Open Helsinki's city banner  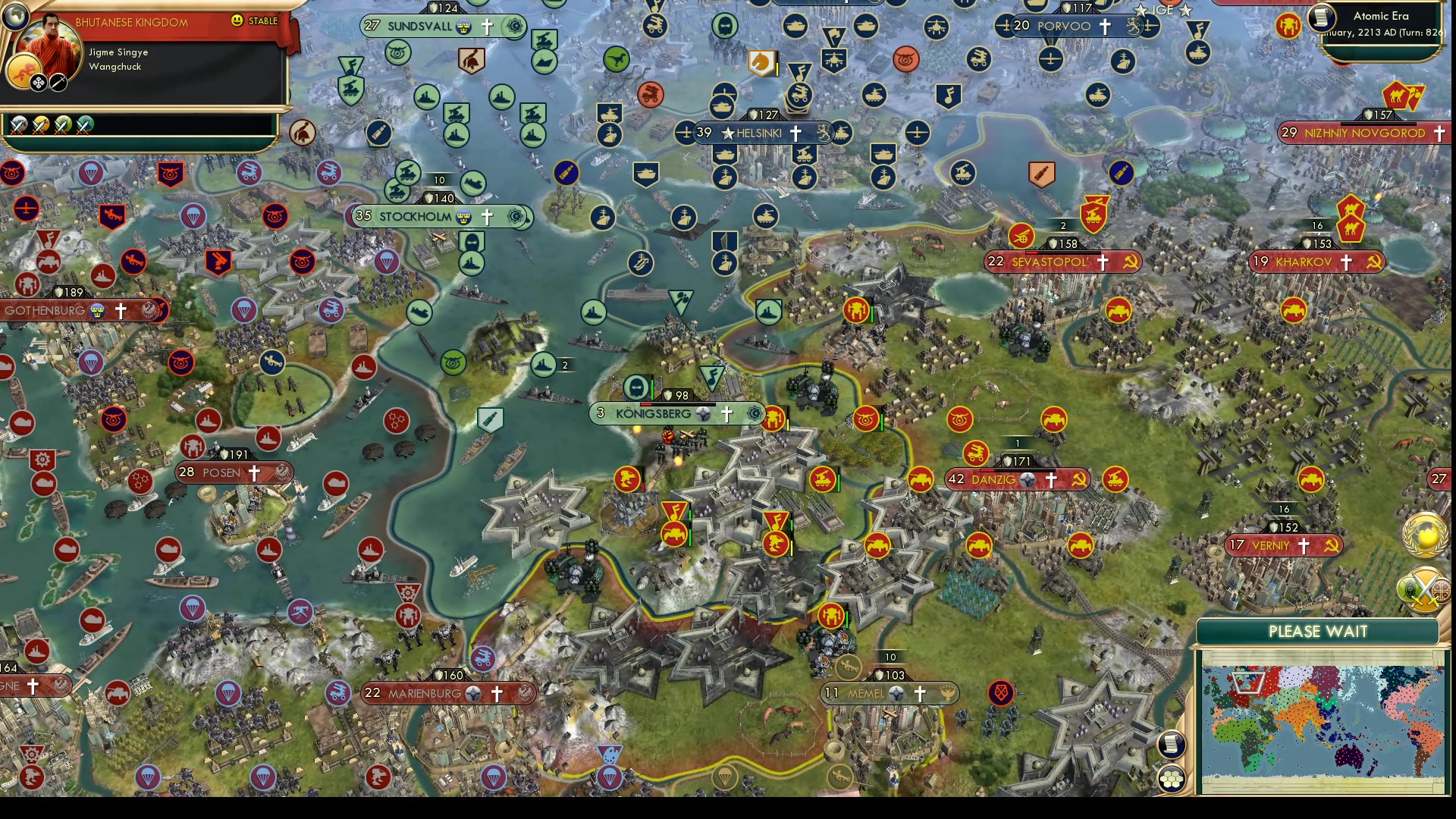click(758, 133)
